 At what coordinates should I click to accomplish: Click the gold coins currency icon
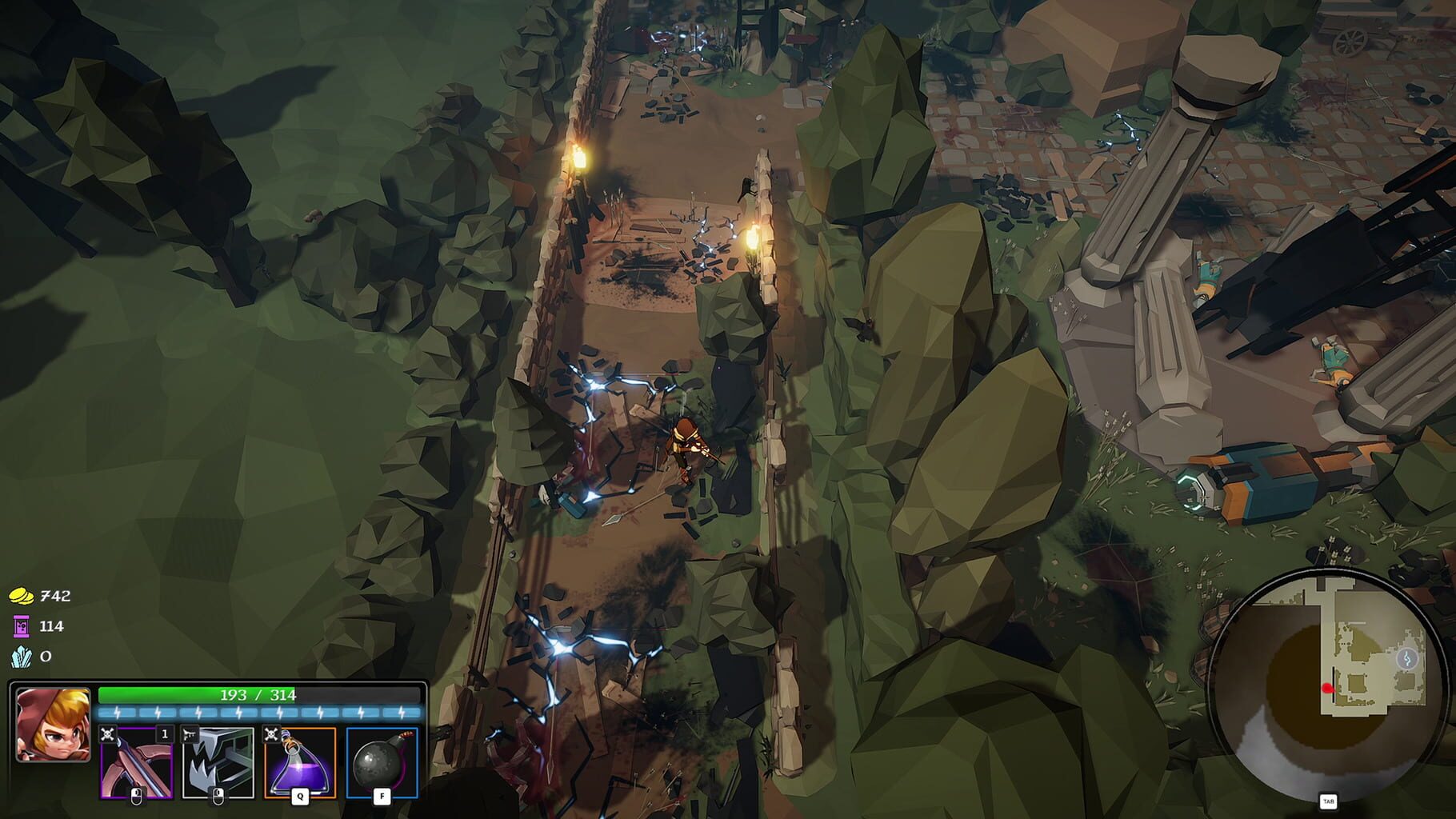[x=21, y=596]
